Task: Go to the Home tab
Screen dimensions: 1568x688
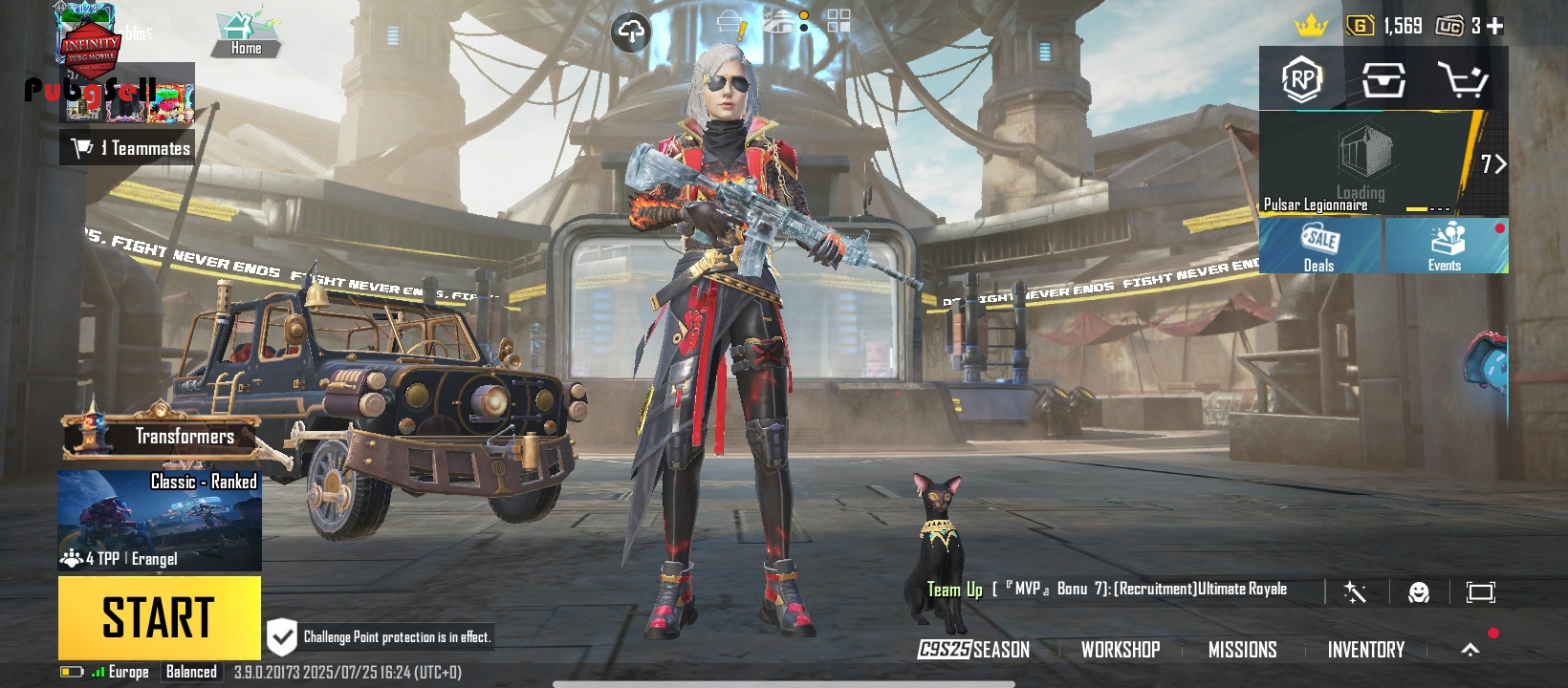Action: point(246,35)
